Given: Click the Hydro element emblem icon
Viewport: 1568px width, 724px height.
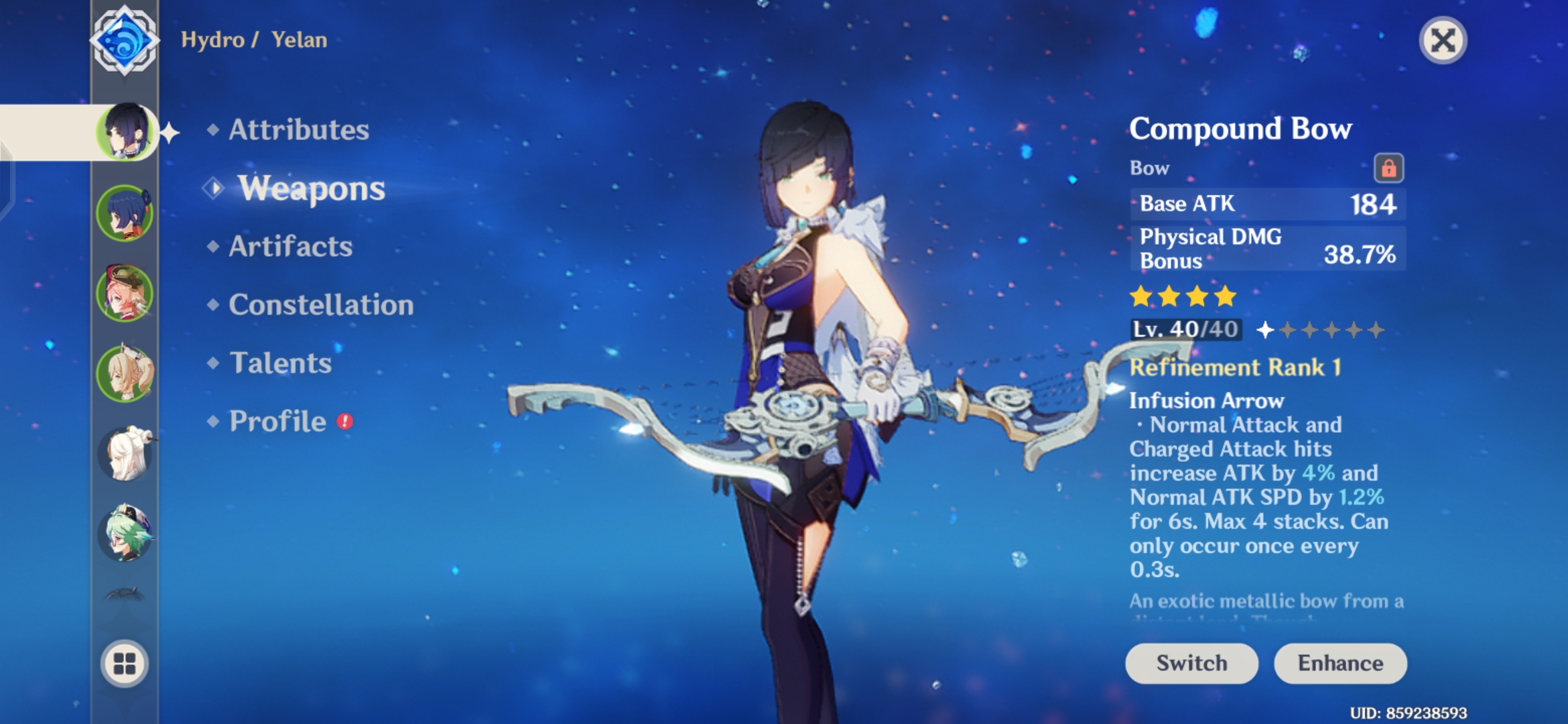Looking at the screenshot, I should point(124,40).
